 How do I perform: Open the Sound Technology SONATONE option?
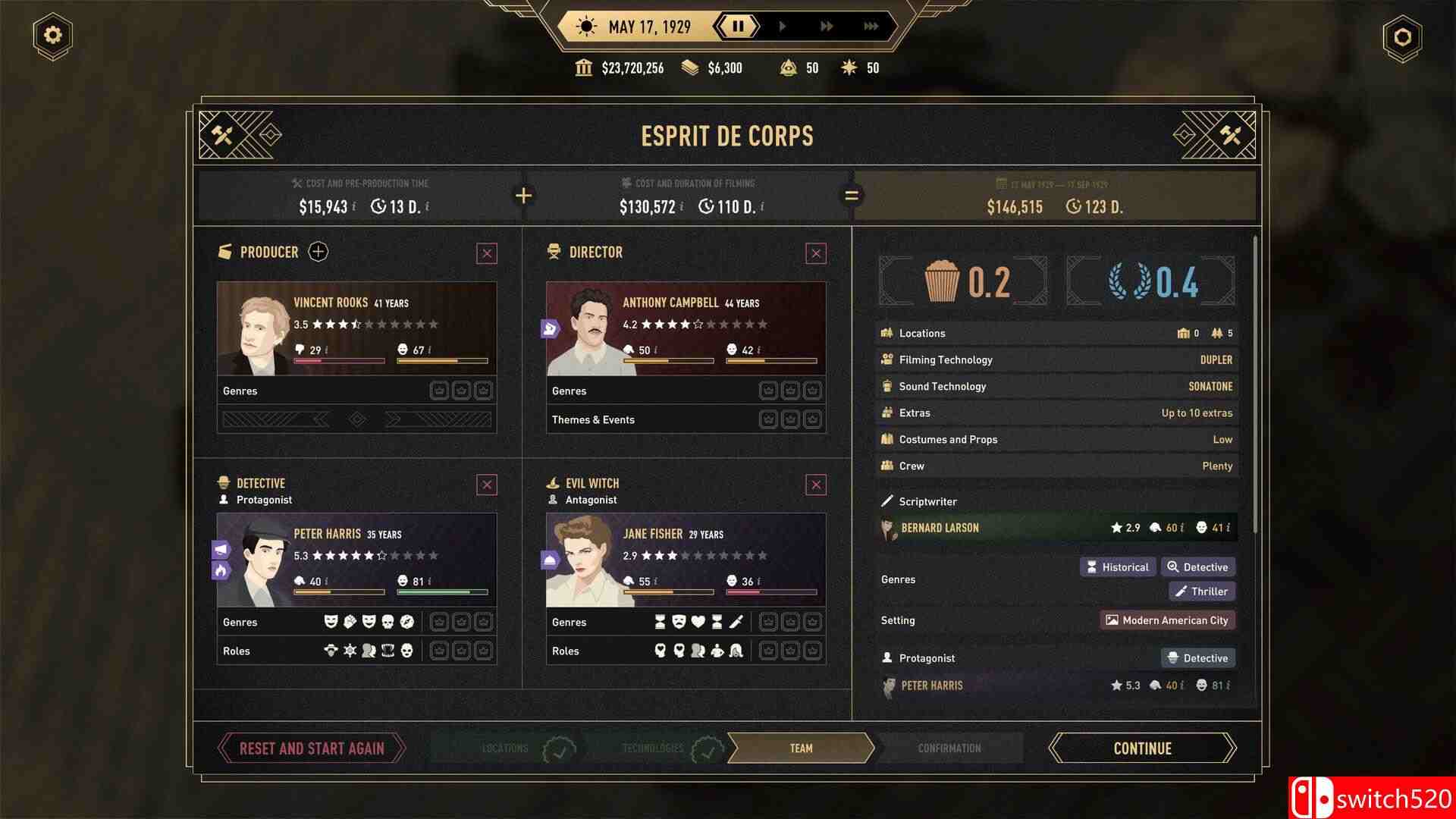(x=1210, y=386)
